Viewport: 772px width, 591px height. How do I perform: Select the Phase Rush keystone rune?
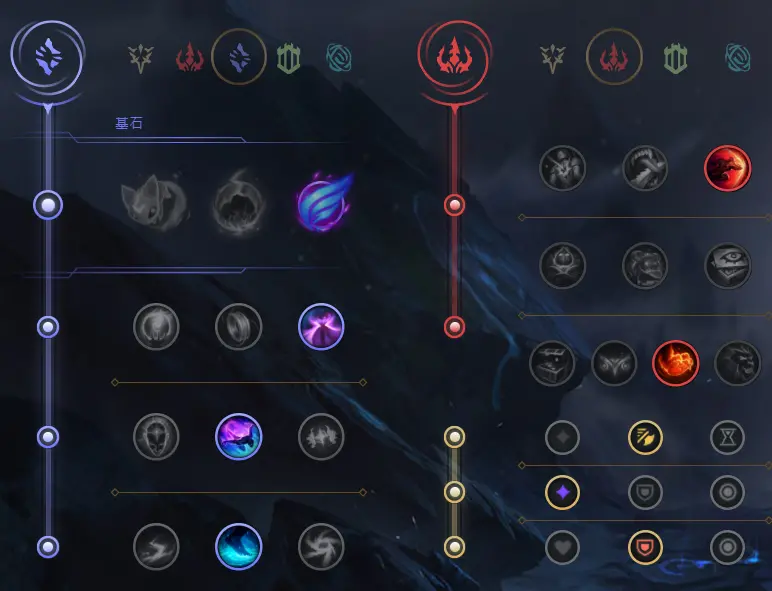pos(321,205)
